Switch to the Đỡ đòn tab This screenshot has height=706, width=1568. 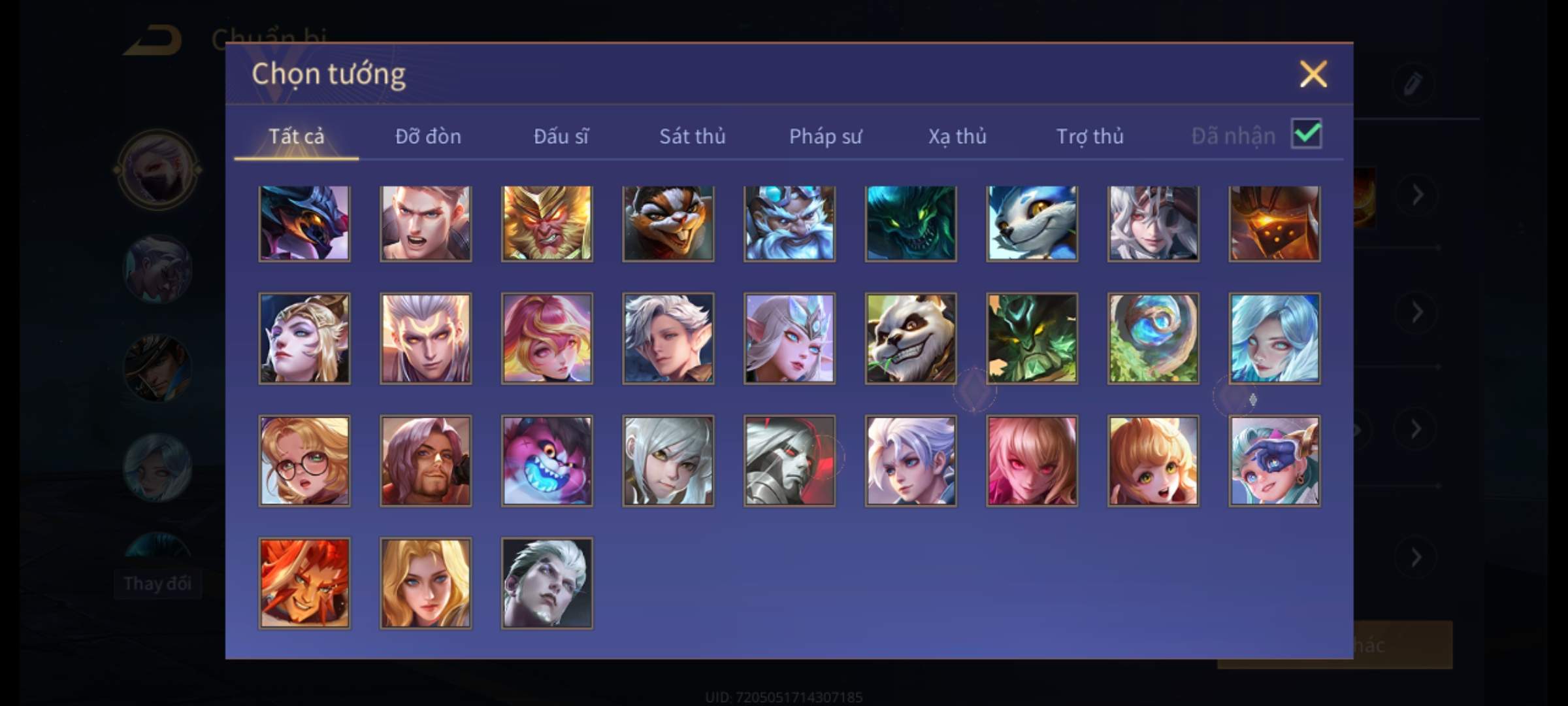click(x=428, y=136)
